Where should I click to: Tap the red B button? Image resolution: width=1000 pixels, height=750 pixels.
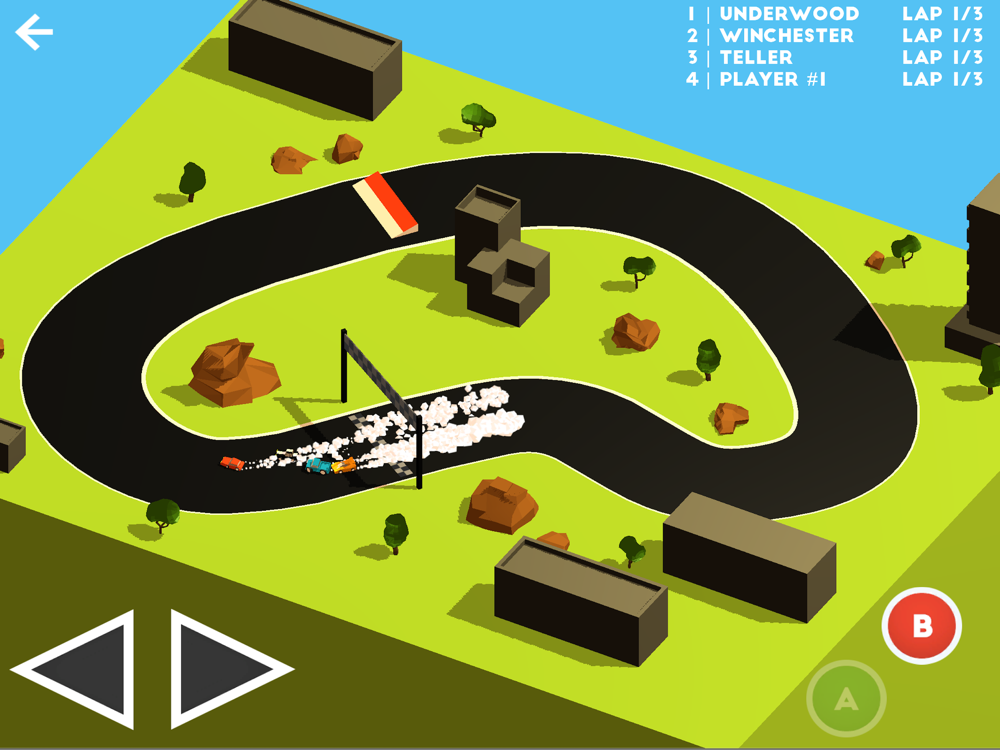[x=921, y=626]
